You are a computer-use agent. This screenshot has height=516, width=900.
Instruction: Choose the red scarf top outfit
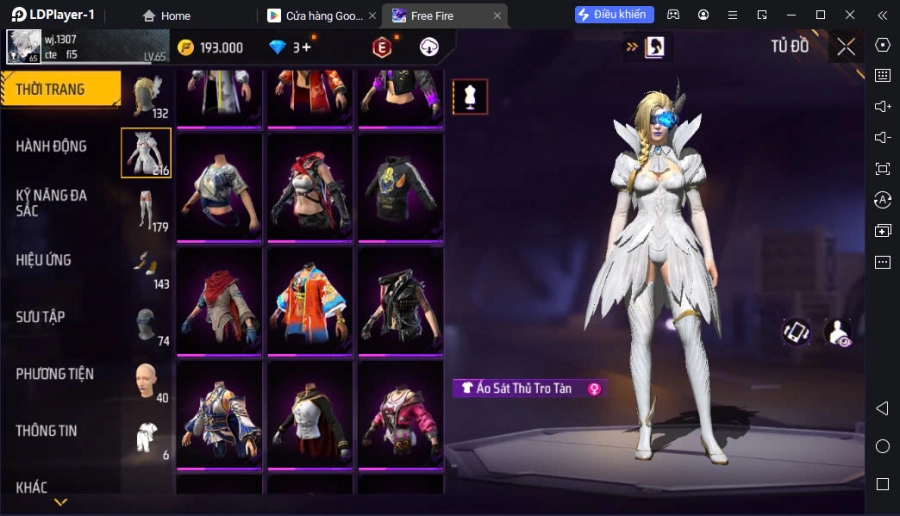pos(219,302)
